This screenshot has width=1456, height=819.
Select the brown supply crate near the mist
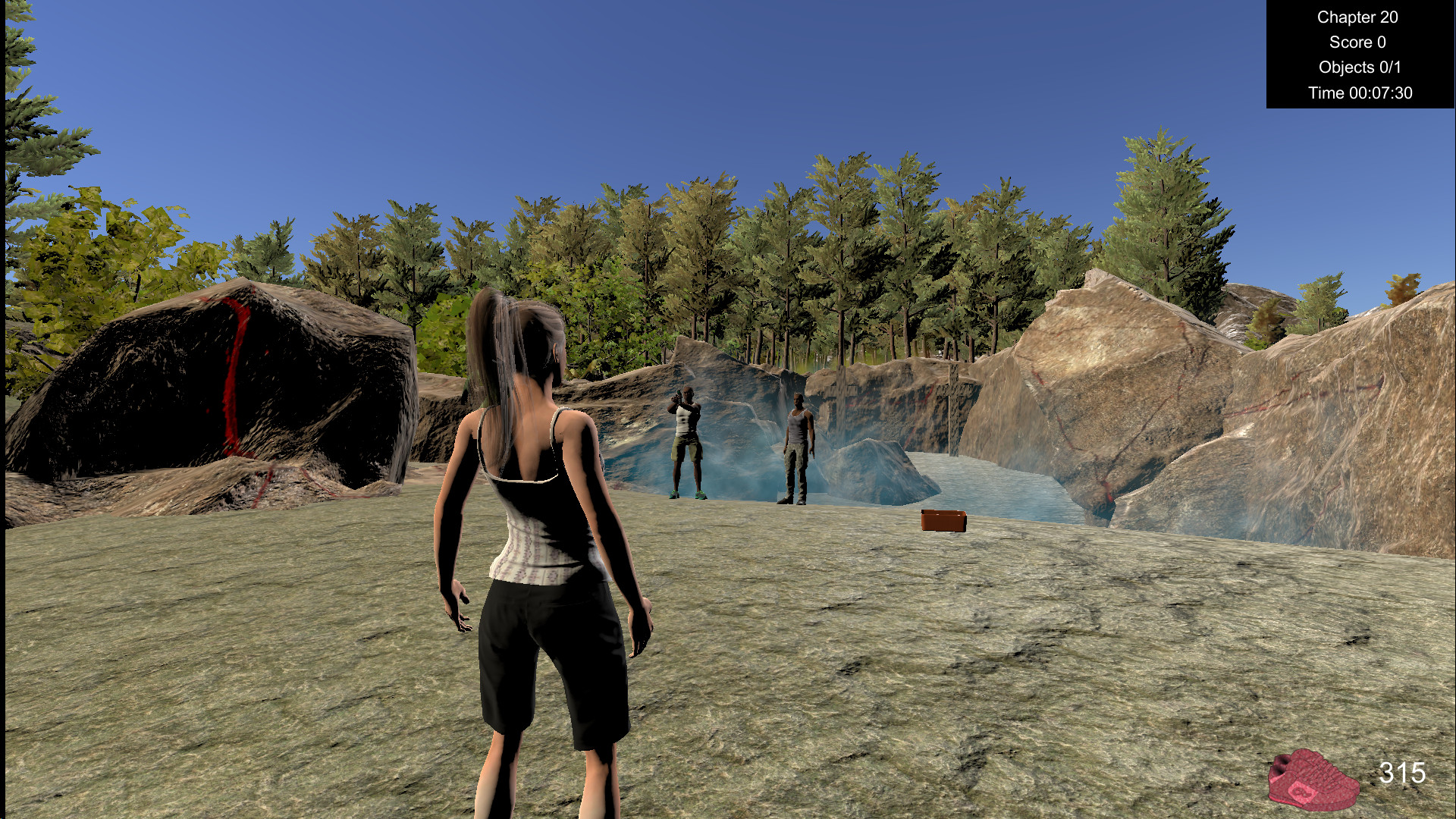pos(943,521)
